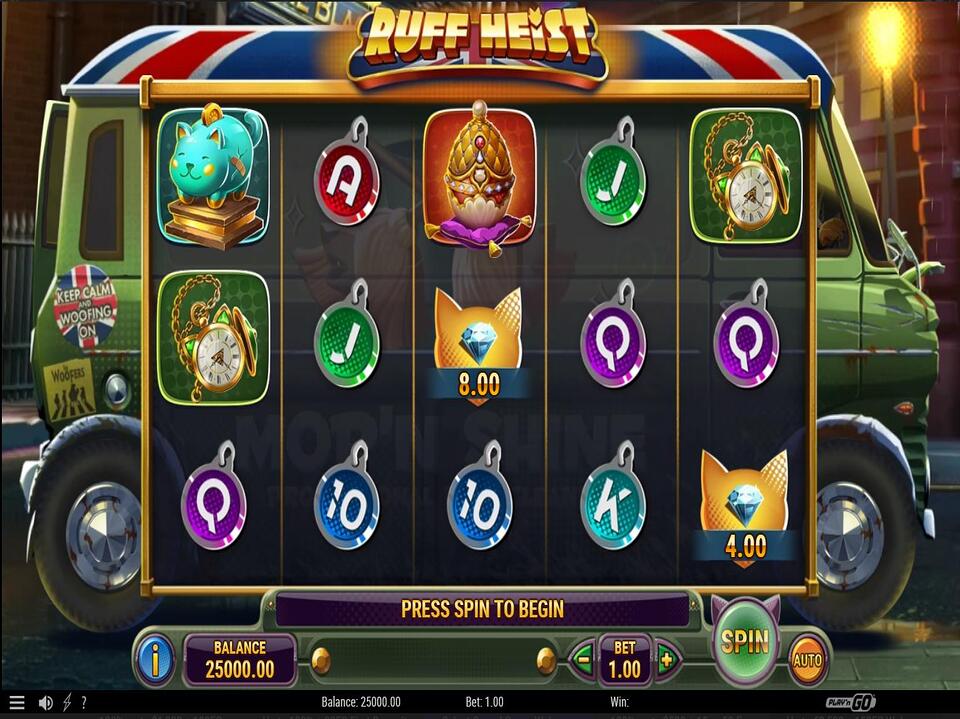Spin the reels with the green SPIN button

[x=745, y=641]
